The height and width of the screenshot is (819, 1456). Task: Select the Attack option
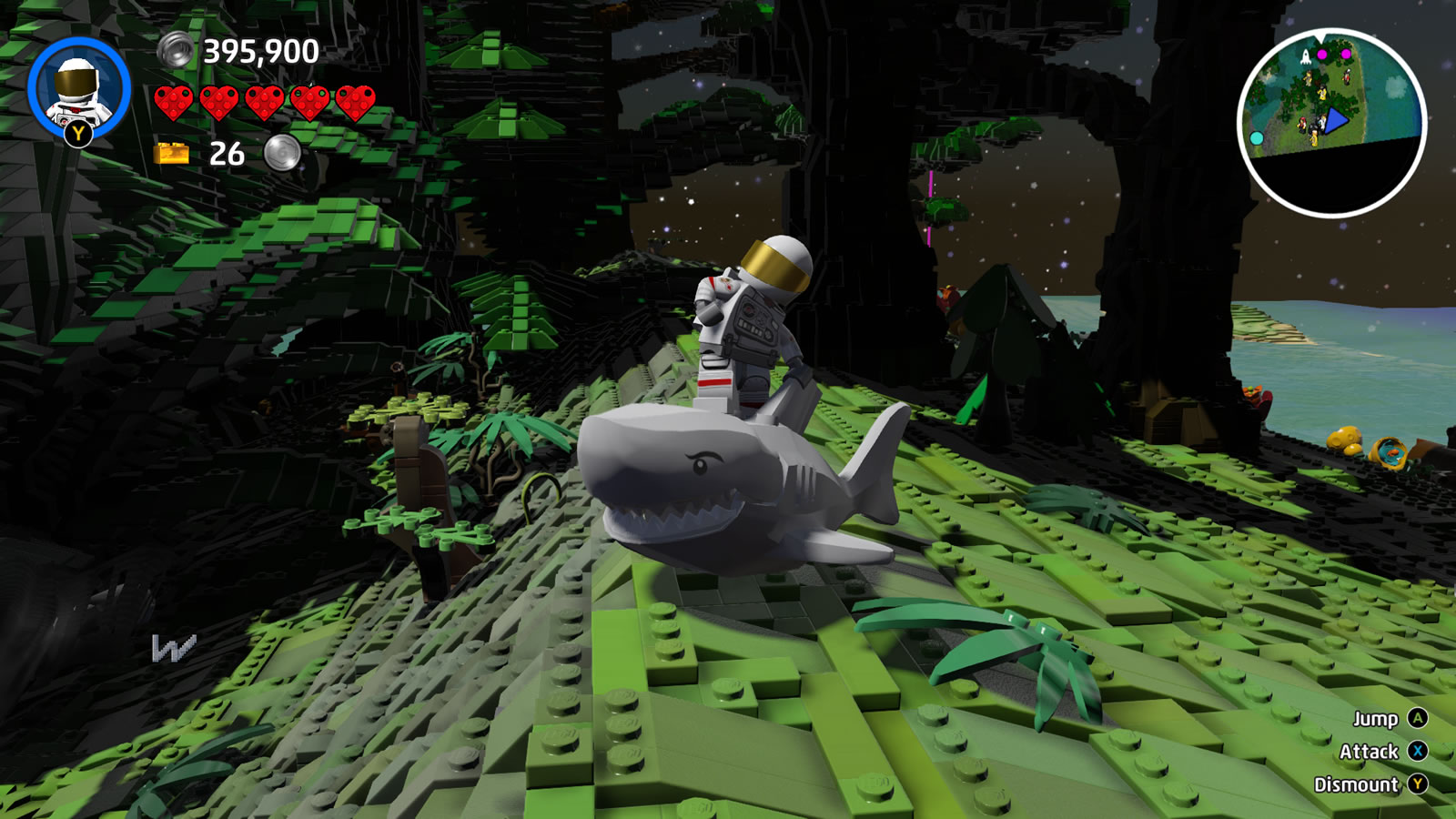coord(1370,751)
